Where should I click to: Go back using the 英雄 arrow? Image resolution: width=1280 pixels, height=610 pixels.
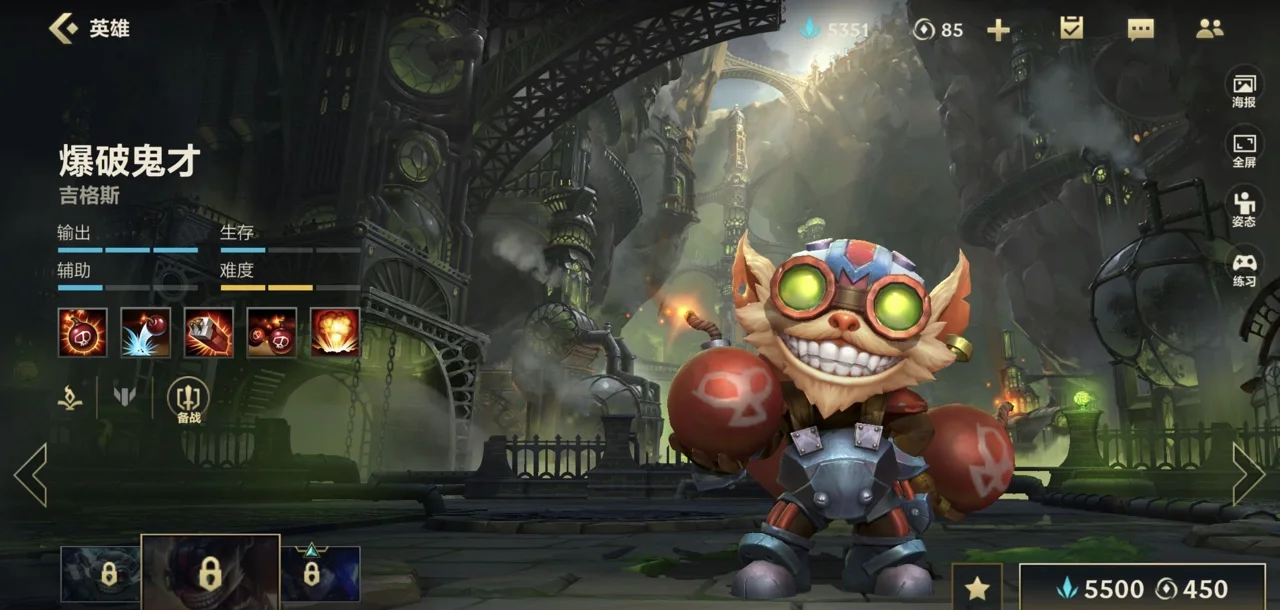click(x=64, y=28)
